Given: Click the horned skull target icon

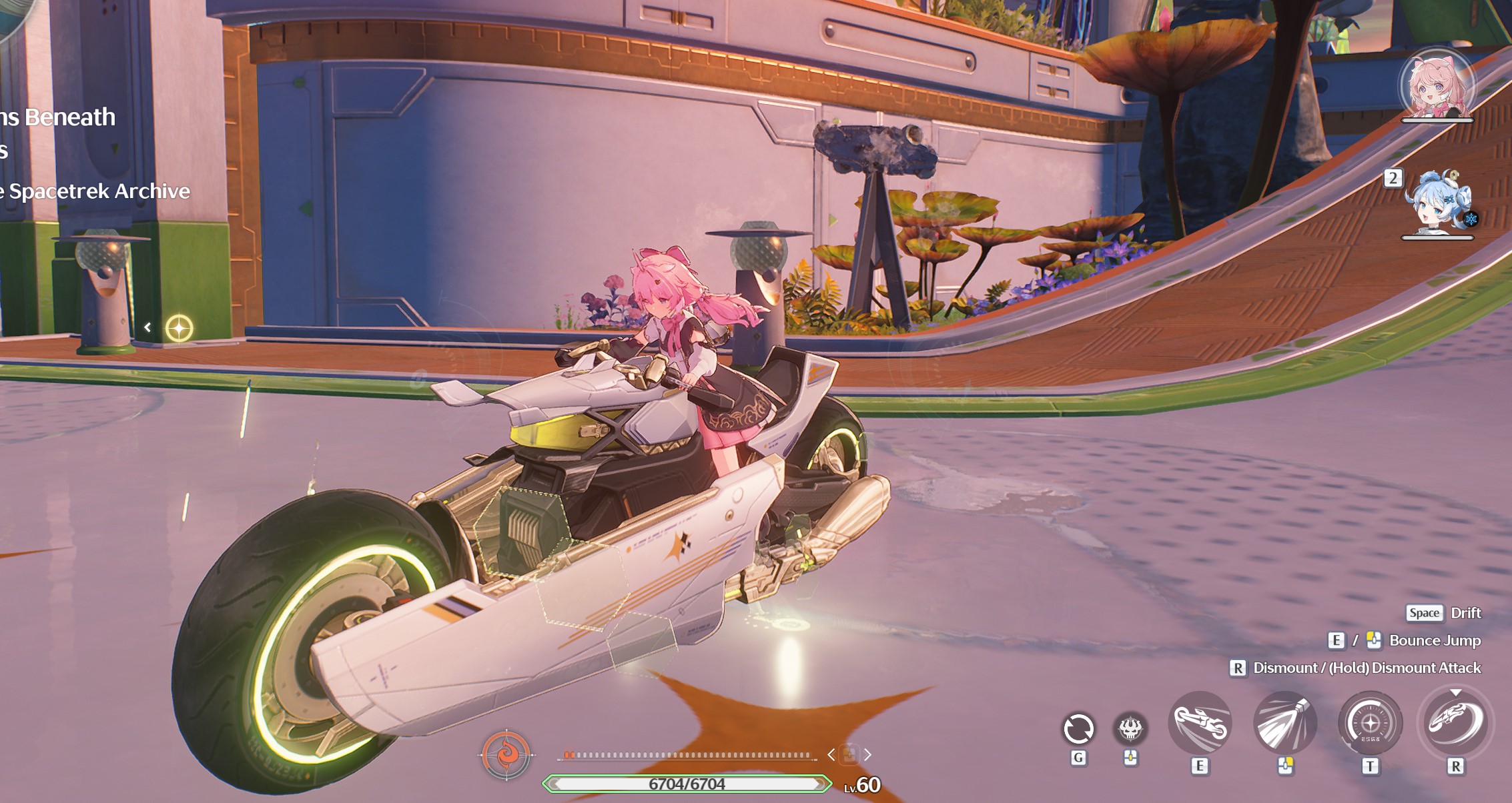Looking at the screenshot, I should tap(1130, 728).
